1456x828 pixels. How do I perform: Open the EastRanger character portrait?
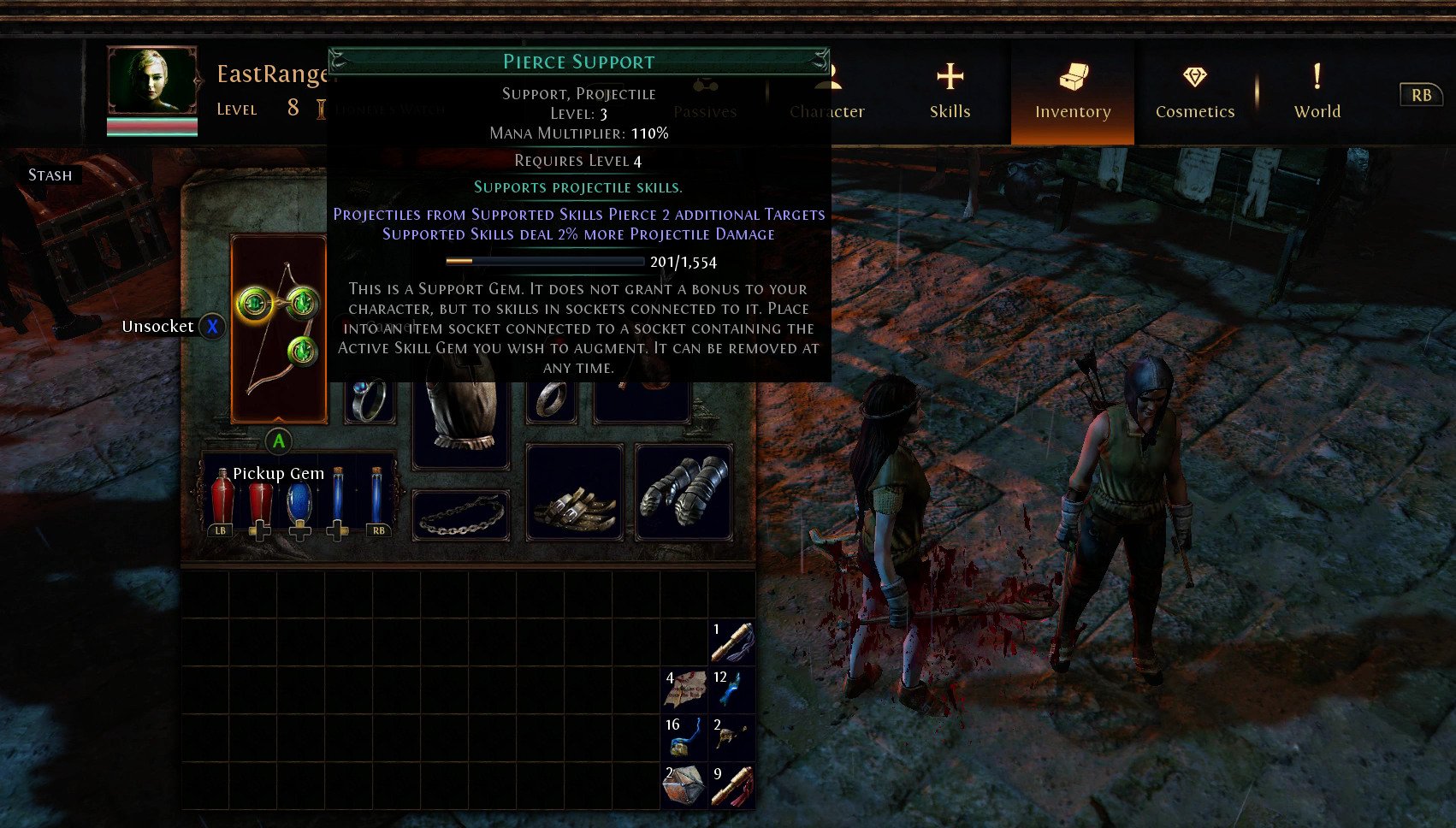coord(152,81)
